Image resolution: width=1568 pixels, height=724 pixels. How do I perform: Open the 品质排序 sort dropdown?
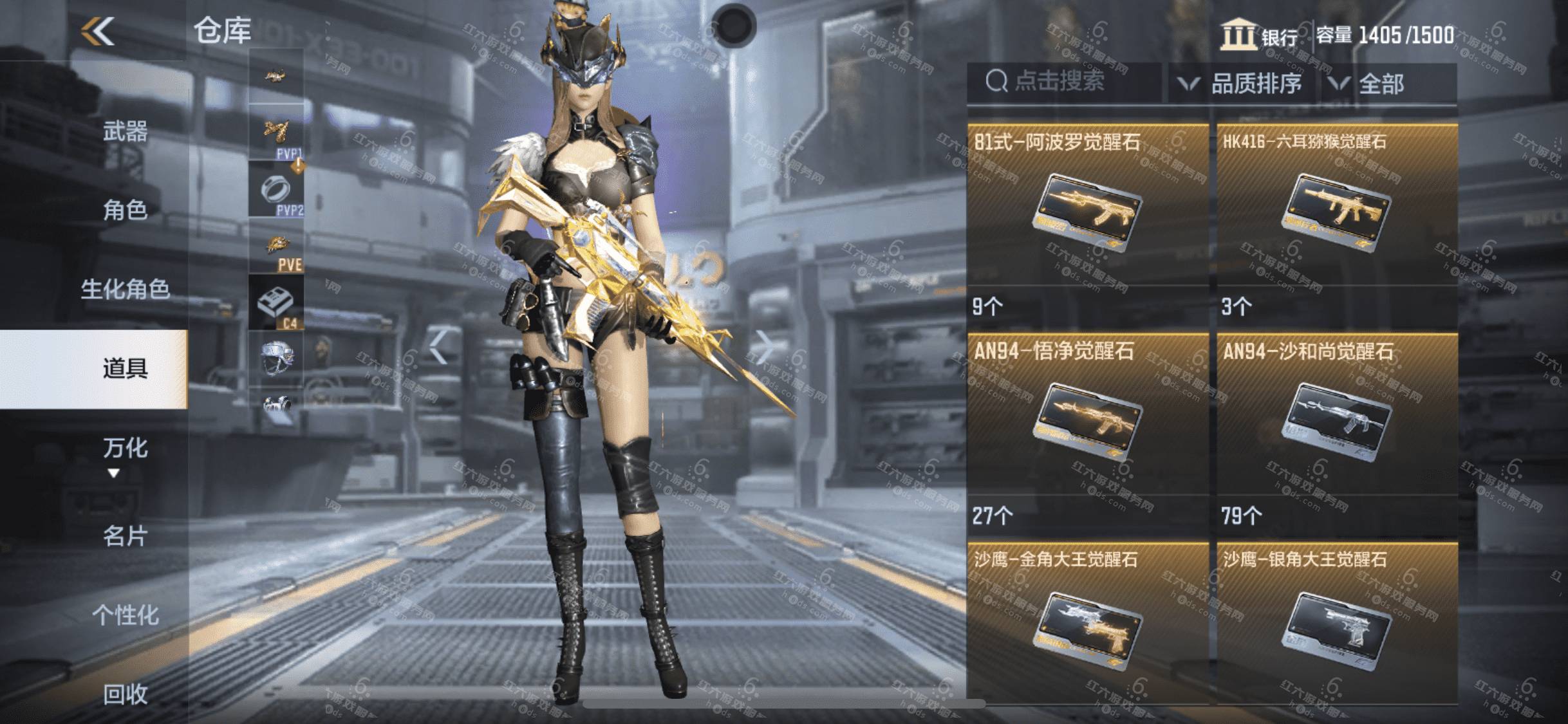click(1241, 84)
